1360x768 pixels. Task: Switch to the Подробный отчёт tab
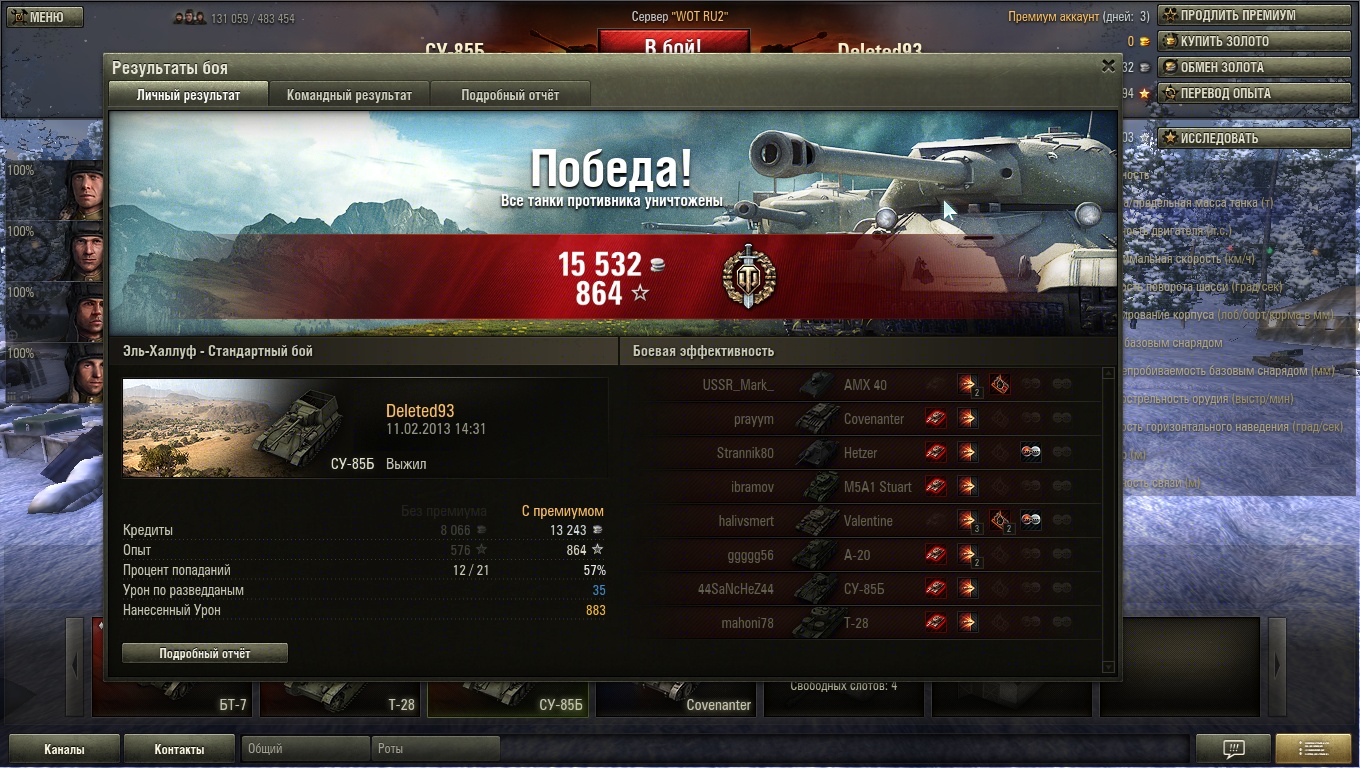[510, 95]
